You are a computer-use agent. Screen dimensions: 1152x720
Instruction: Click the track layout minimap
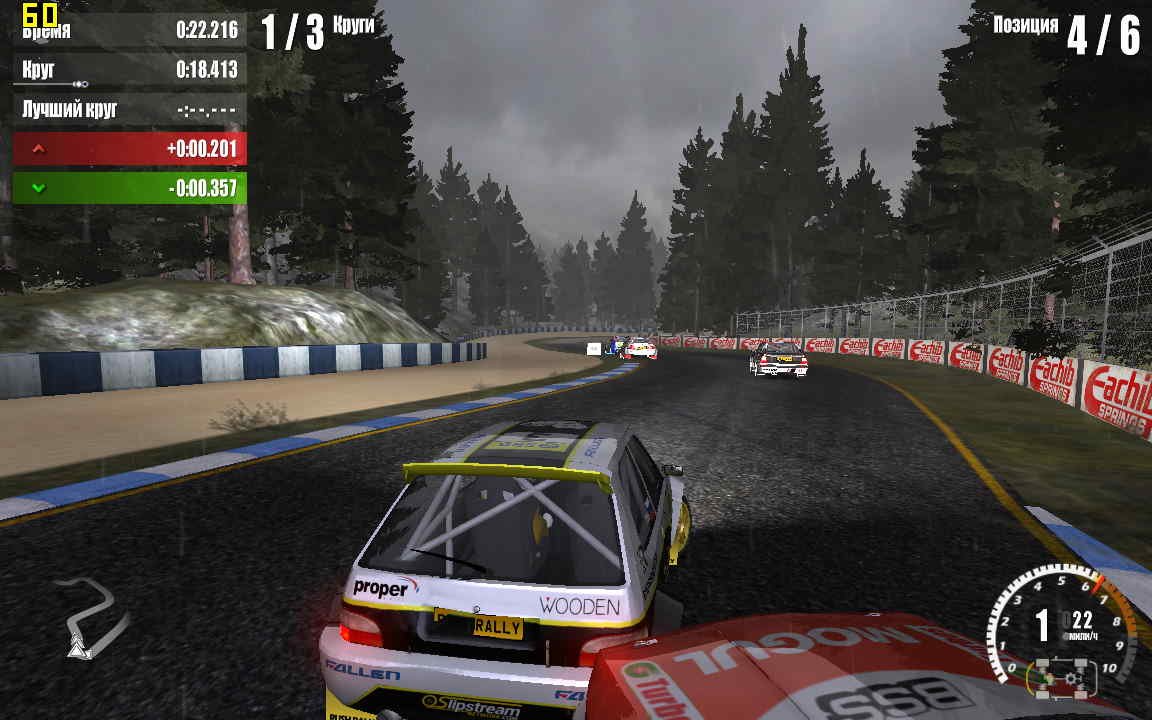[x=90, y=618]
